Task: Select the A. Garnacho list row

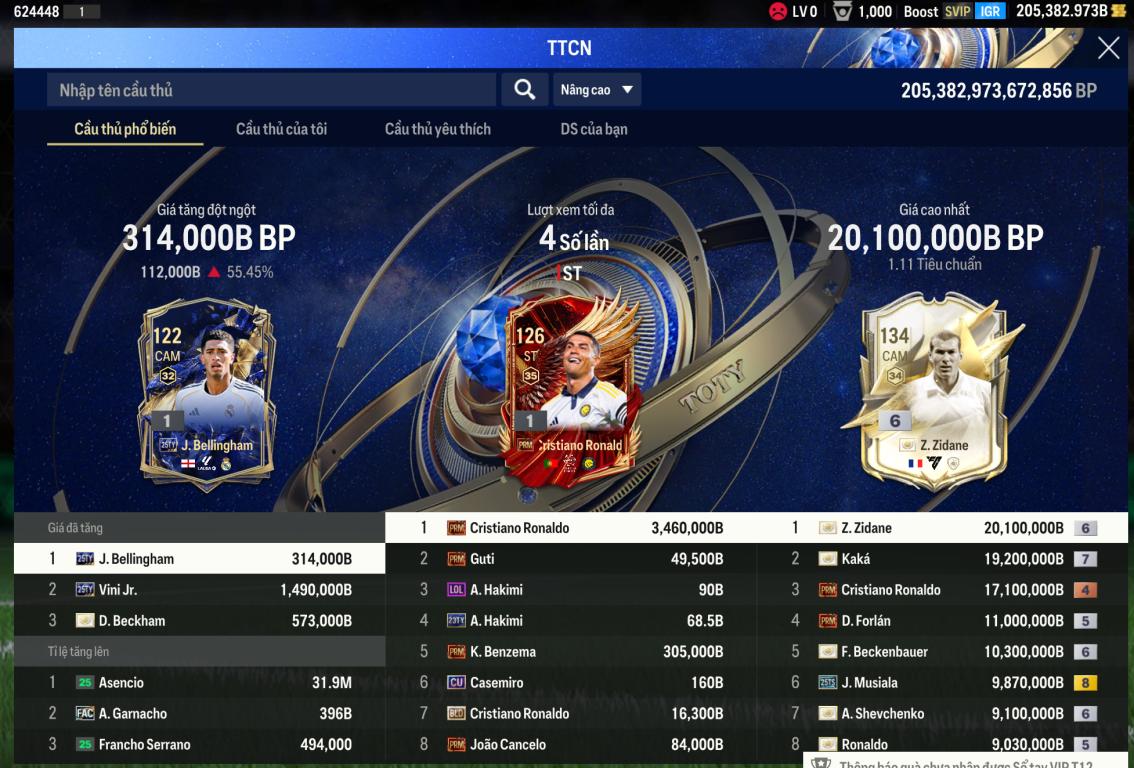Action: (x=199, y=714)
